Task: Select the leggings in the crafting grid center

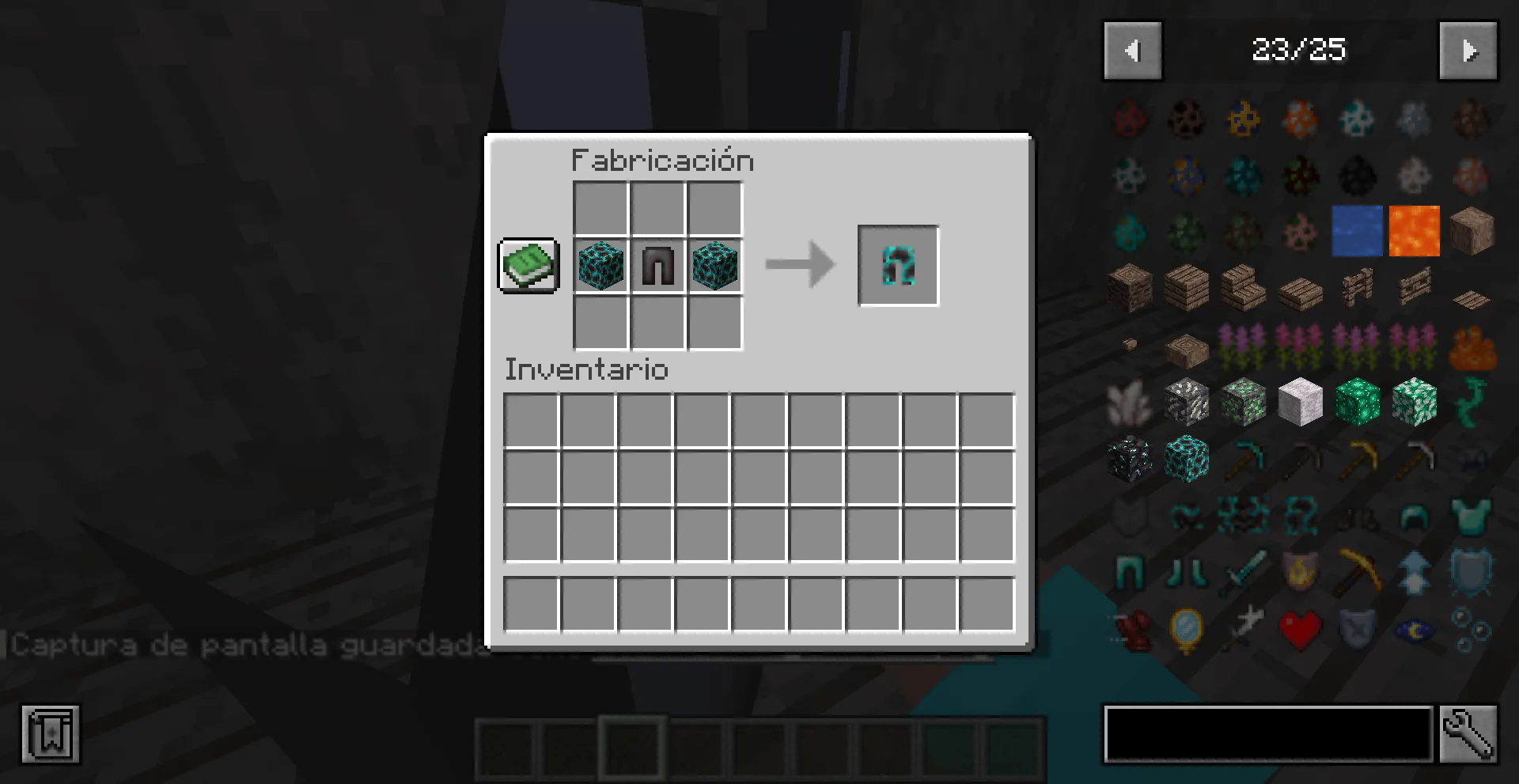Action: 657,267
